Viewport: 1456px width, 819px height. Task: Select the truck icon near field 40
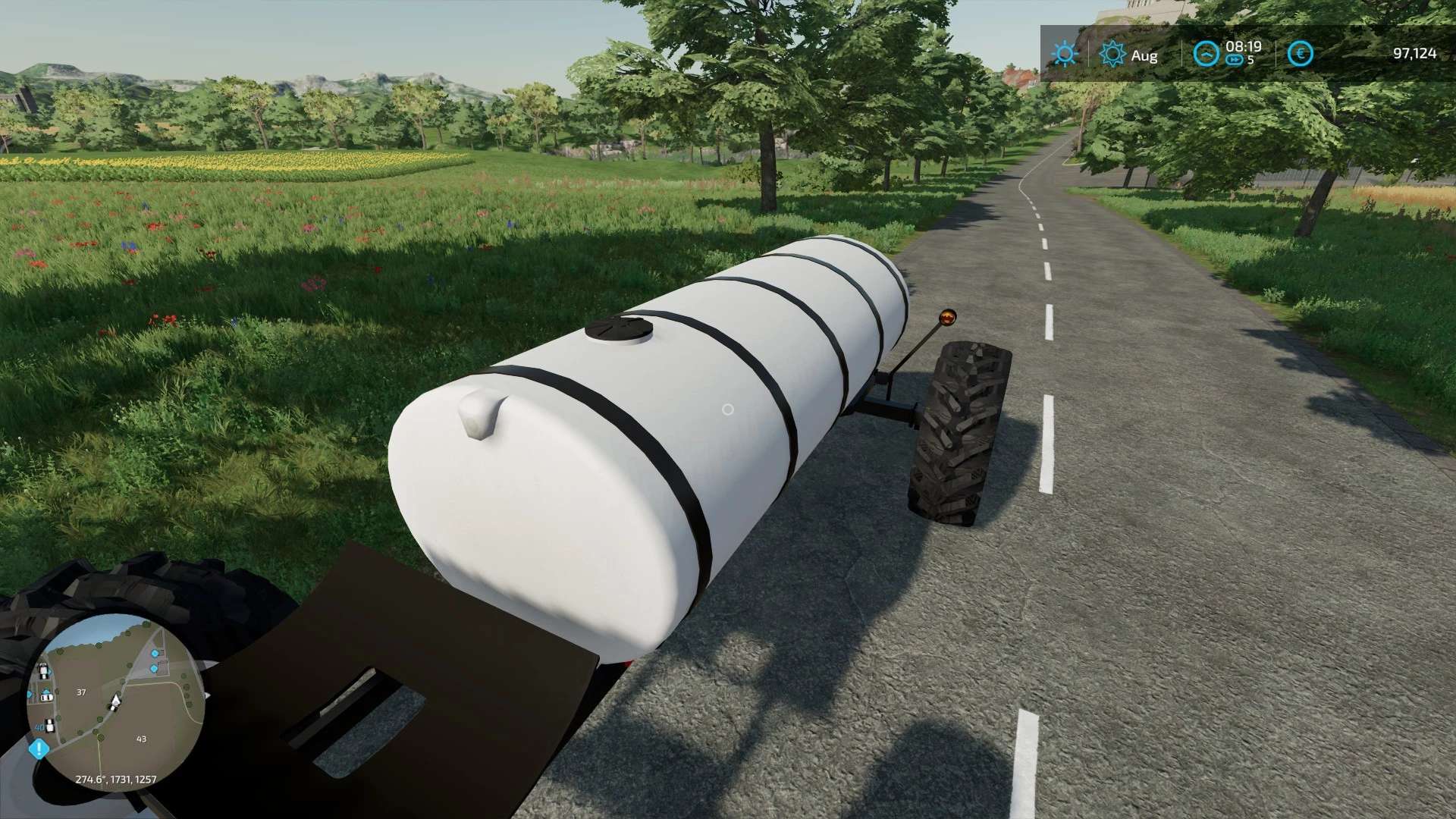[x=49, y=726]
